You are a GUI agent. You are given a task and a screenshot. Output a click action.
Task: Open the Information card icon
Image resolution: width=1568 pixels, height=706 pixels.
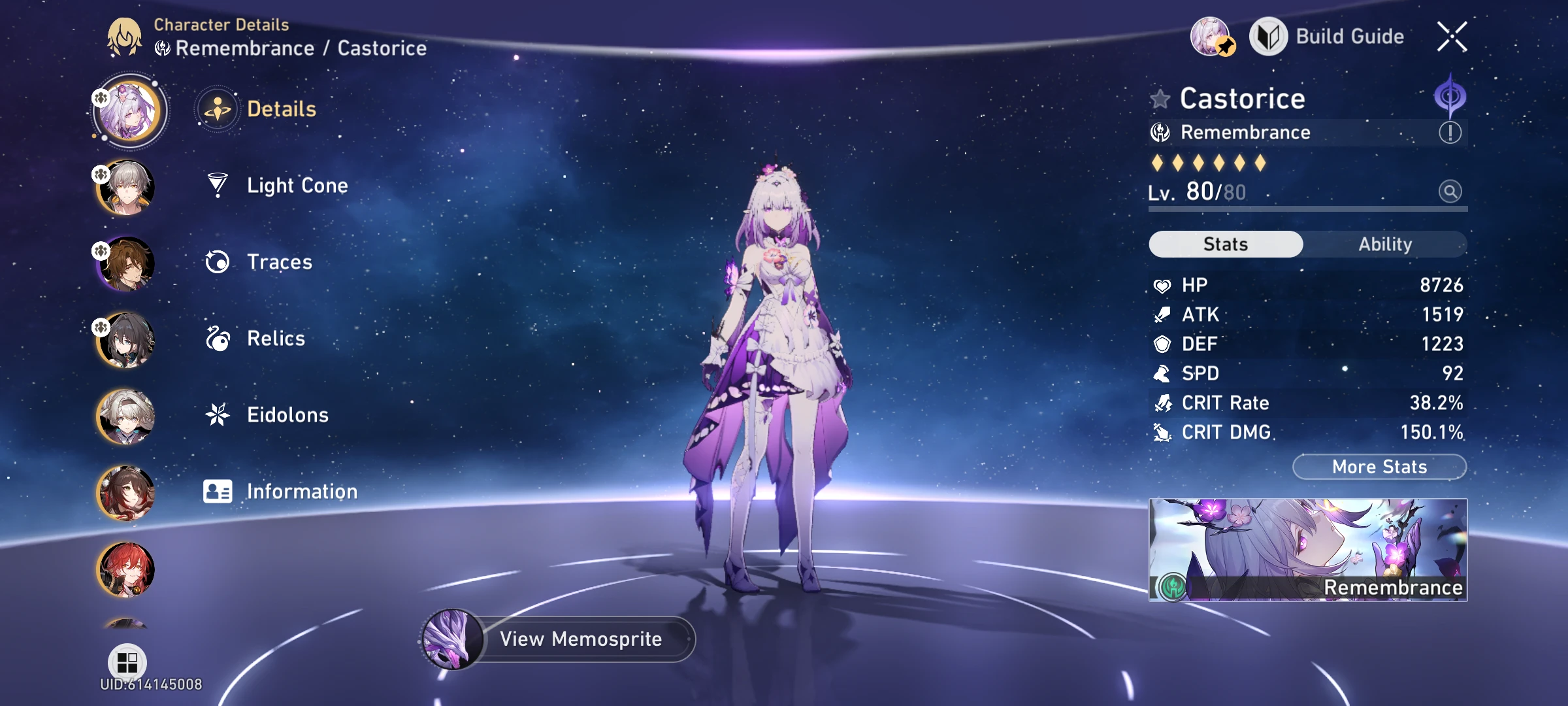(x=217, y=490)
